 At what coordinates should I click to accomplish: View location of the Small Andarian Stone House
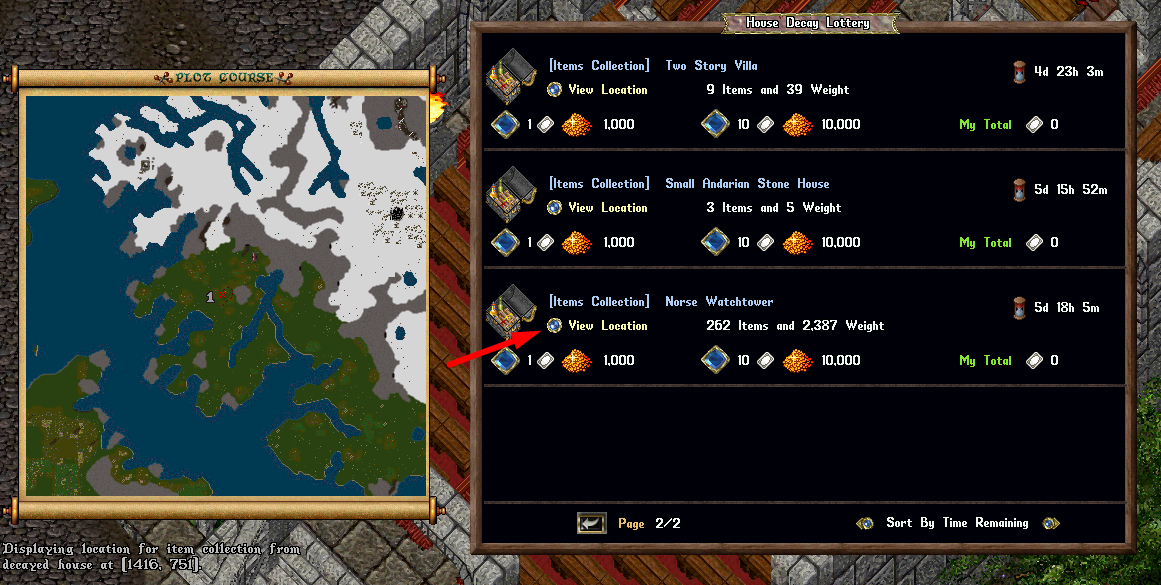(555, 208)
